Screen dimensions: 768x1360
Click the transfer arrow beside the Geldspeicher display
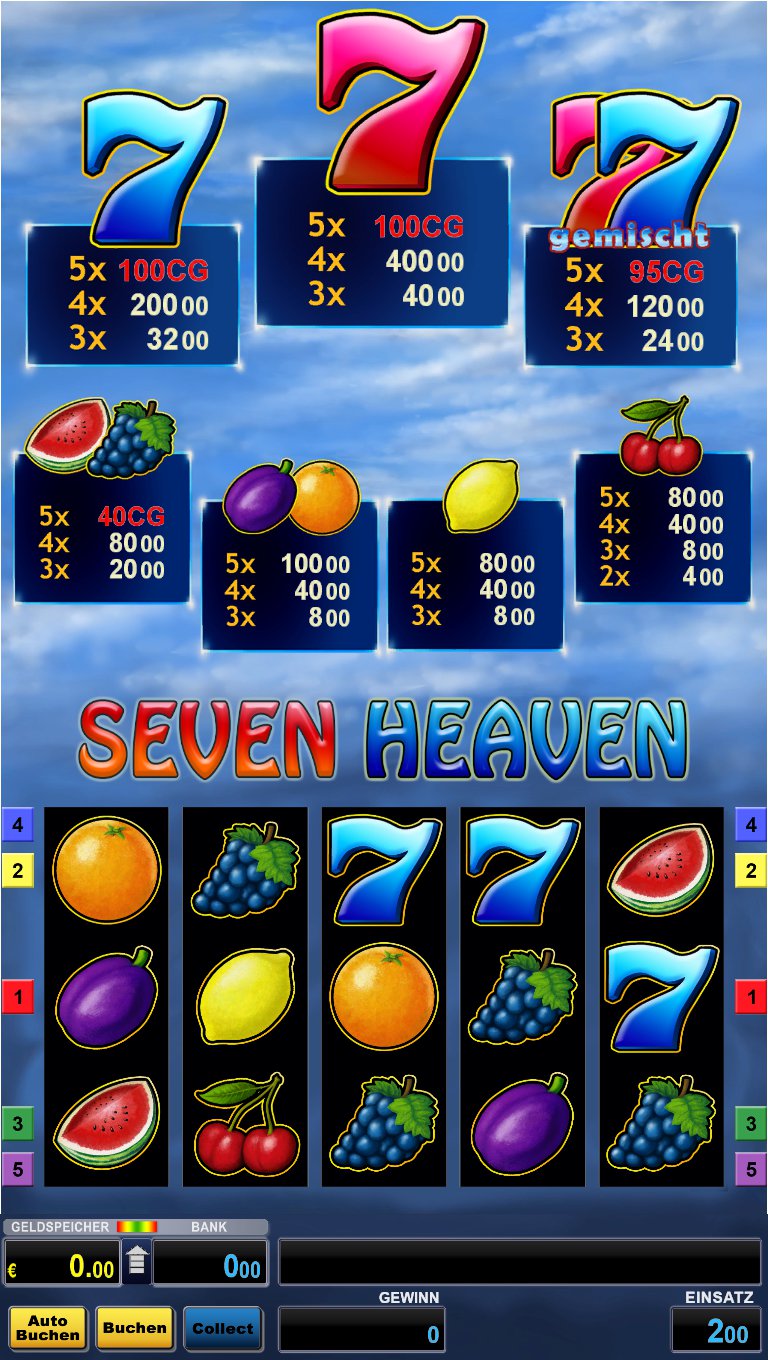click(x=137, y=1263)
